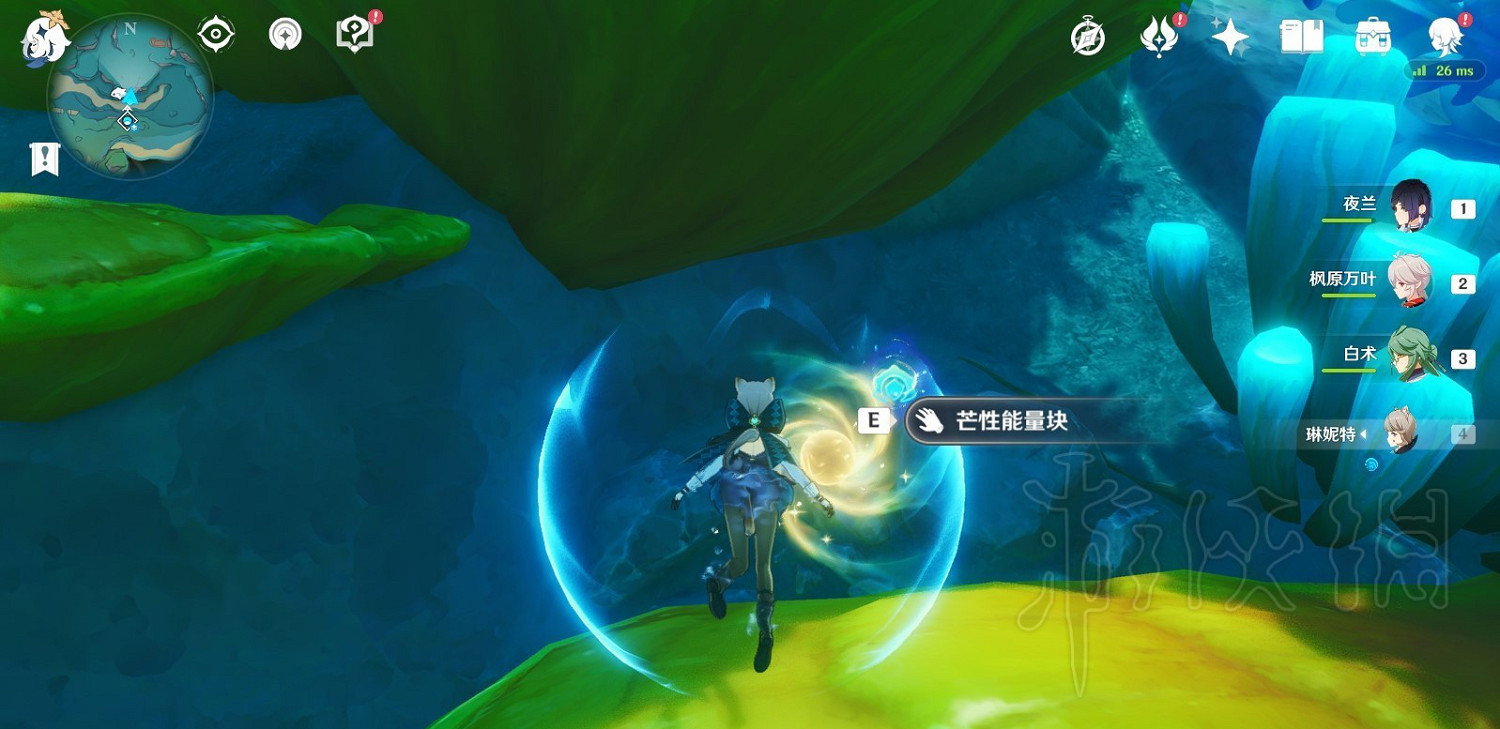1500x729 pixels.
Task: Open the Inventory bag icon
Action: pos(1371,37)
